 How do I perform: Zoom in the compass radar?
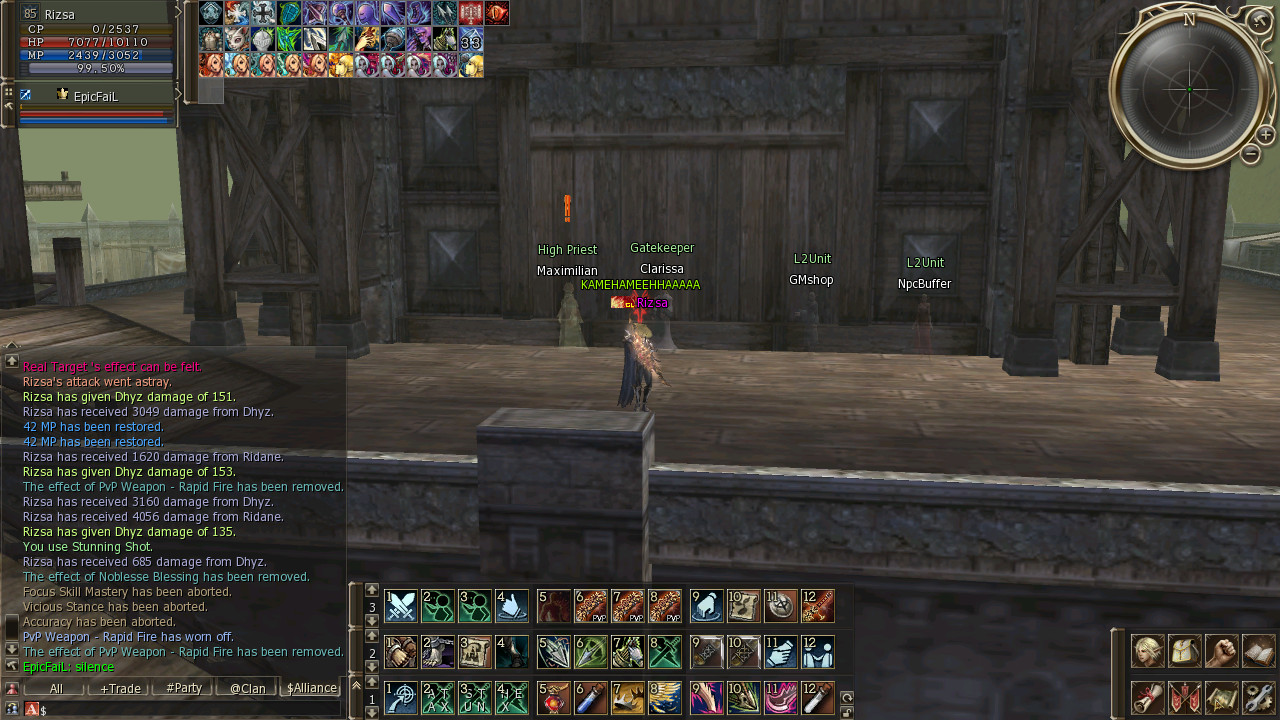[x=1265, y=135]
